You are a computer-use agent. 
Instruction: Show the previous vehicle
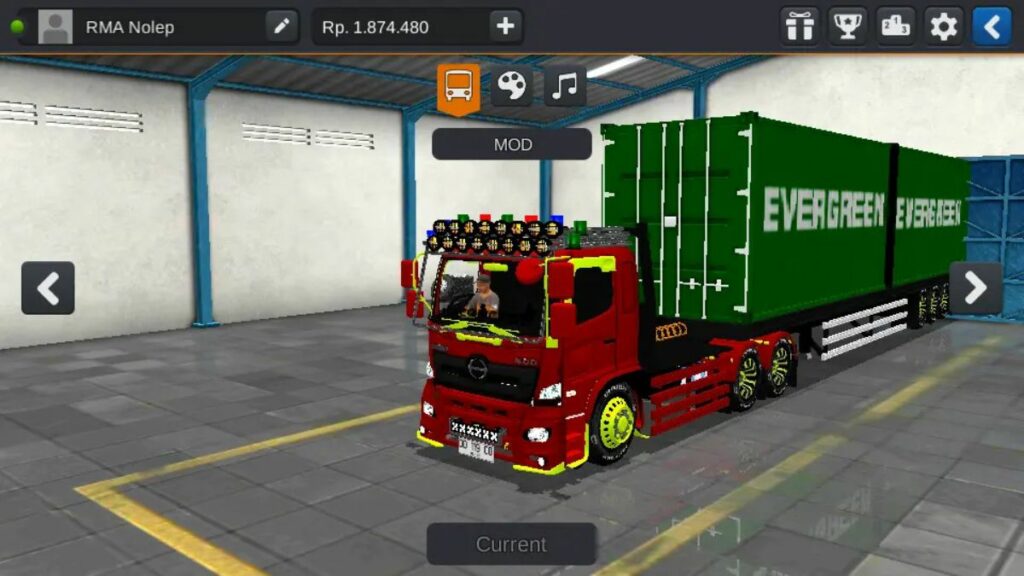[48, 288]
